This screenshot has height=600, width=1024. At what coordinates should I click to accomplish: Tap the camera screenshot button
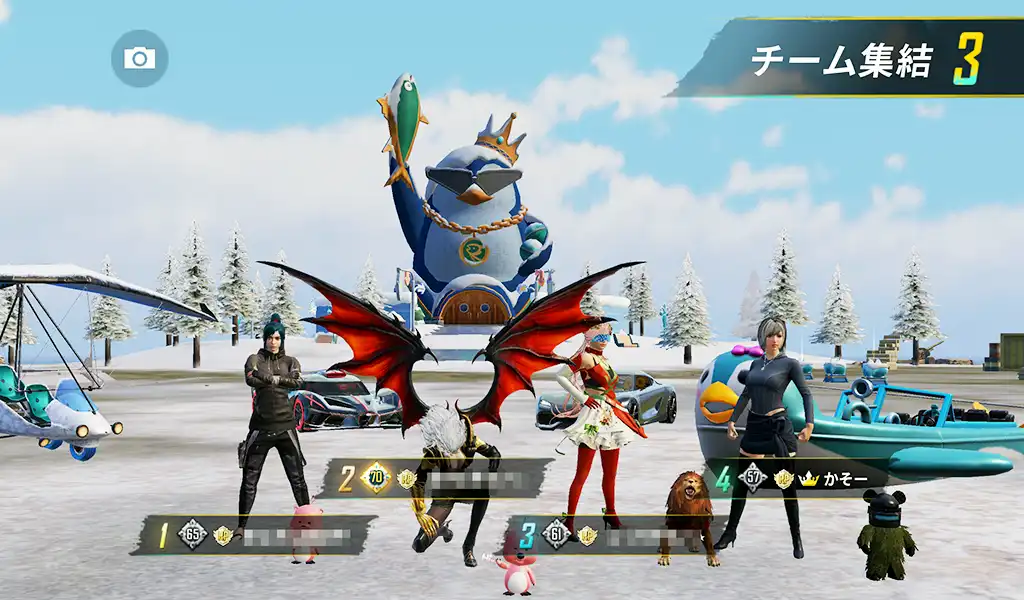pyautogui.click(x=139, y=58)
